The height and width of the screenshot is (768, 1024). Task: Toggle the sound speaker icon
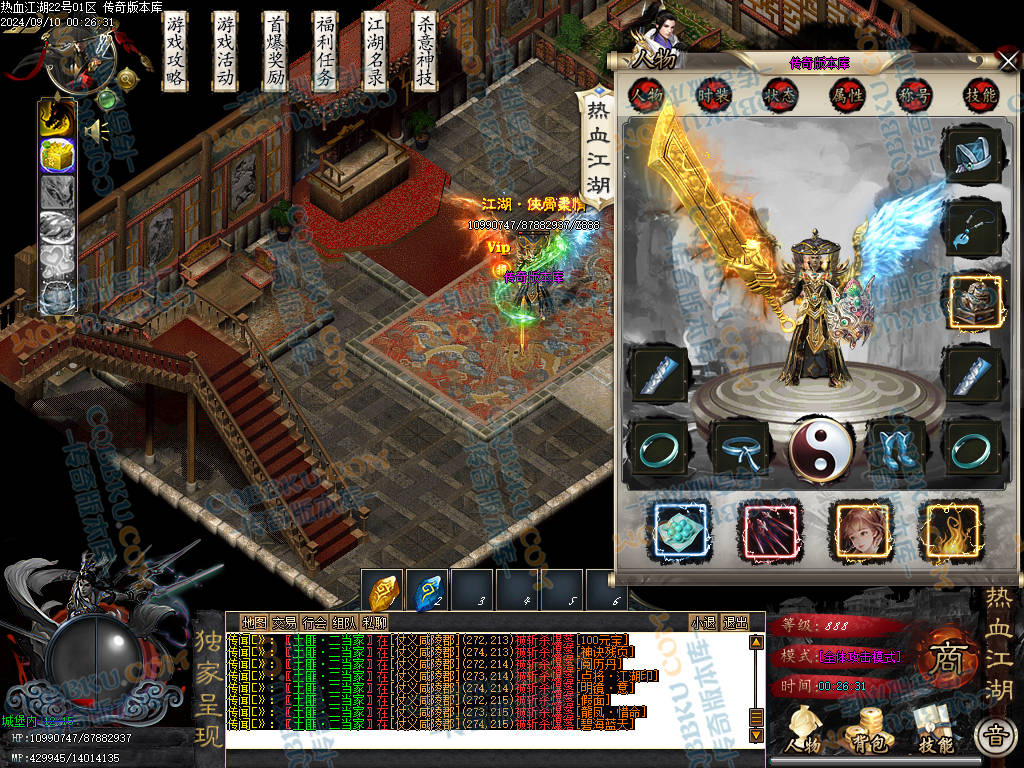point(96,131)
